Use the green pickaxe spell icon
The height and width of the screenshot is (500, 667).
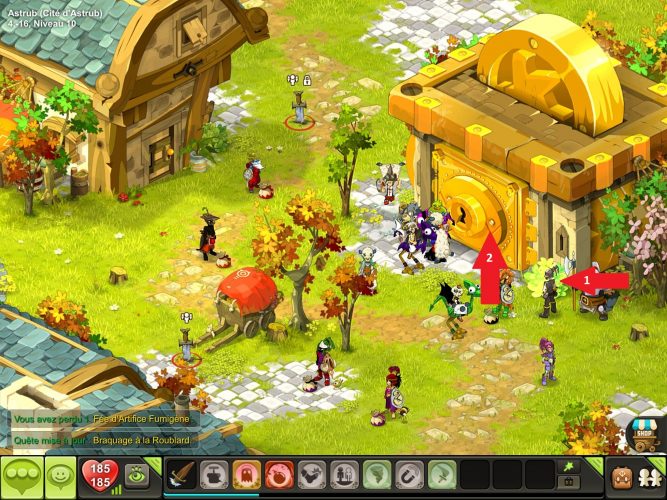coord(441,474)
